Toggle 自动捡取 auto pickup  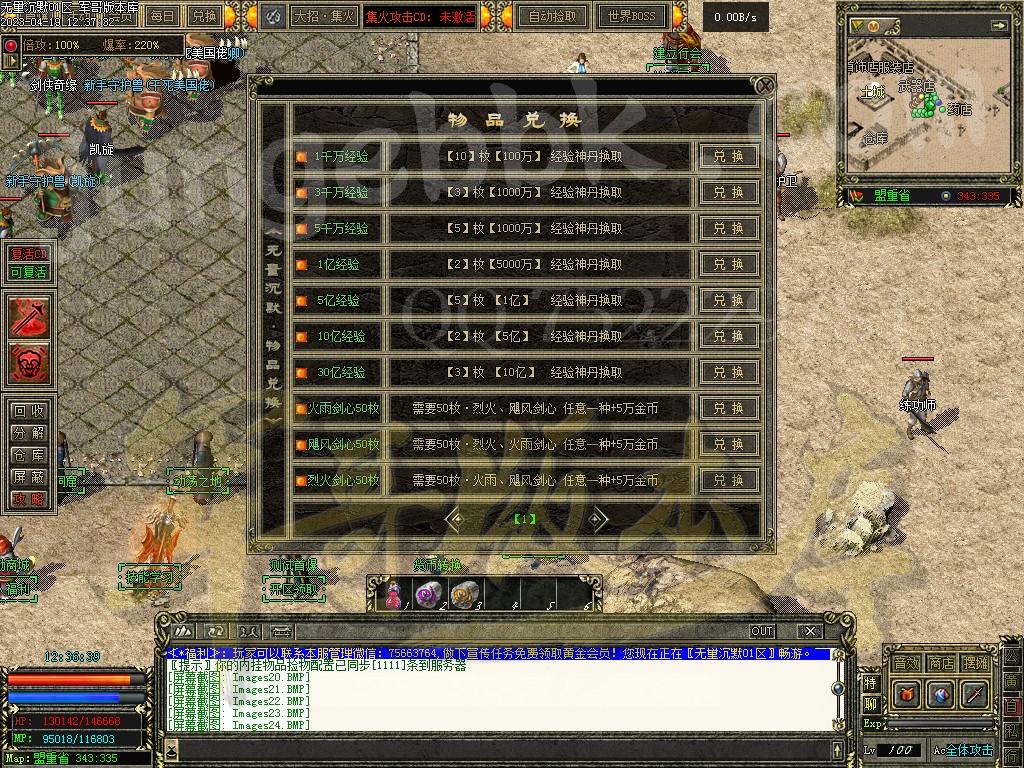tap(552, 16)
